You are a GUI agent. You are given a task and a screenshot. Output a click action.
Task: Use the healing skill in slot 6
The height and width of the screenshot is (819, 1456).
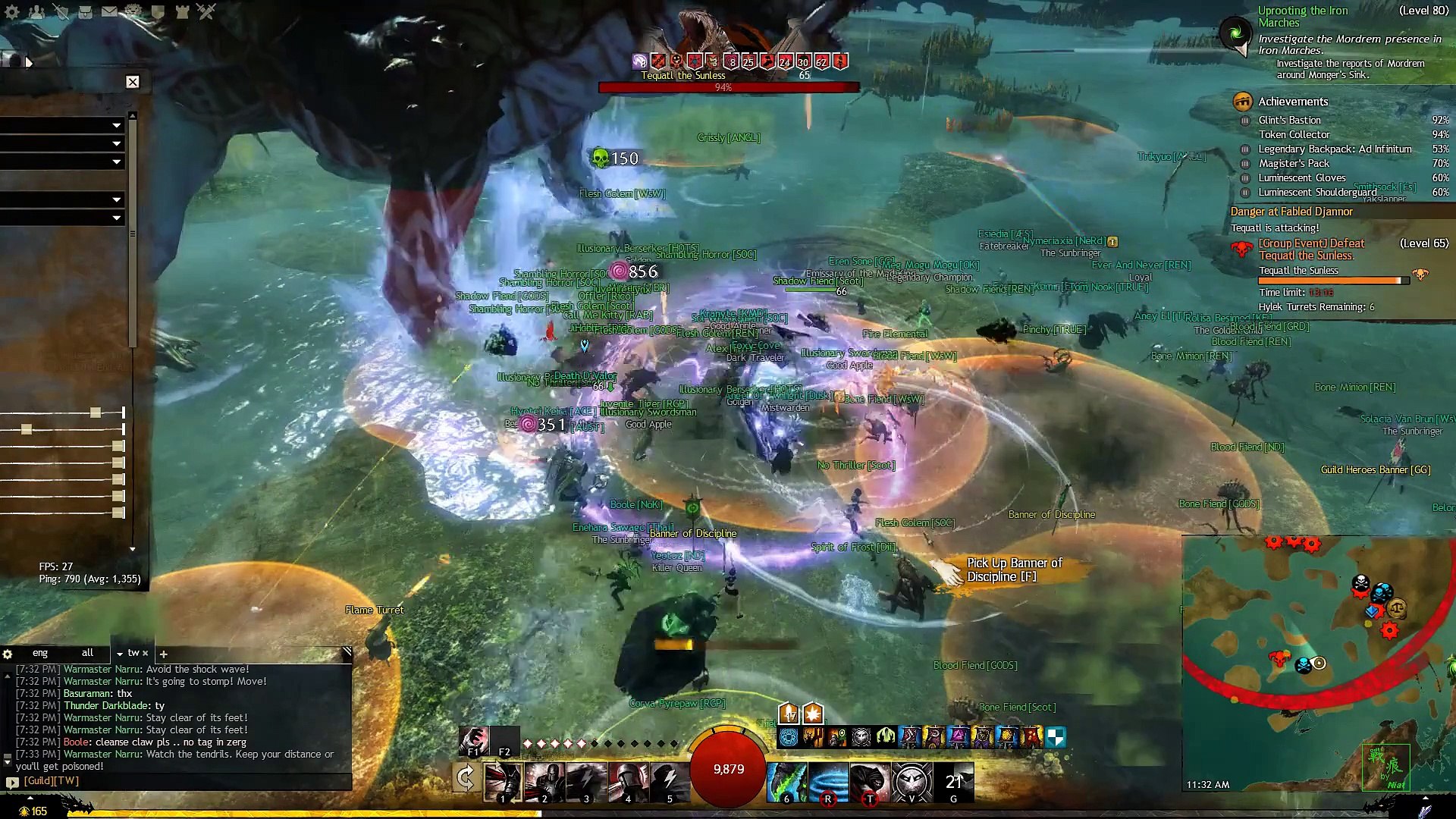[786, 782]
